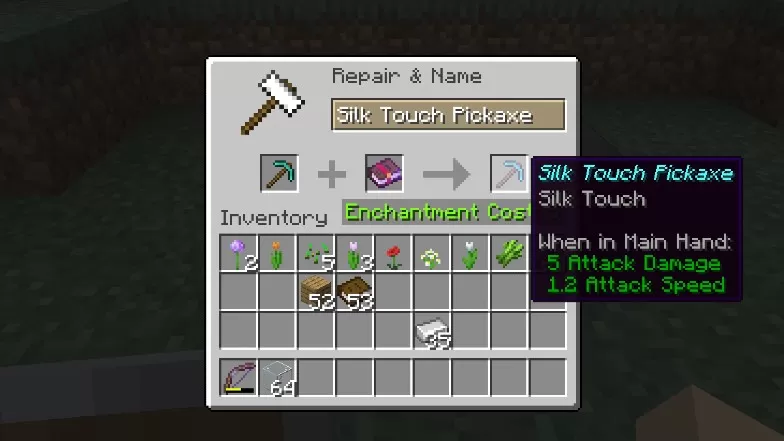The height and width of the screenshot is (441, 784).
Task: Select the stack of 53 dark planks
Action: coord(355,292)
